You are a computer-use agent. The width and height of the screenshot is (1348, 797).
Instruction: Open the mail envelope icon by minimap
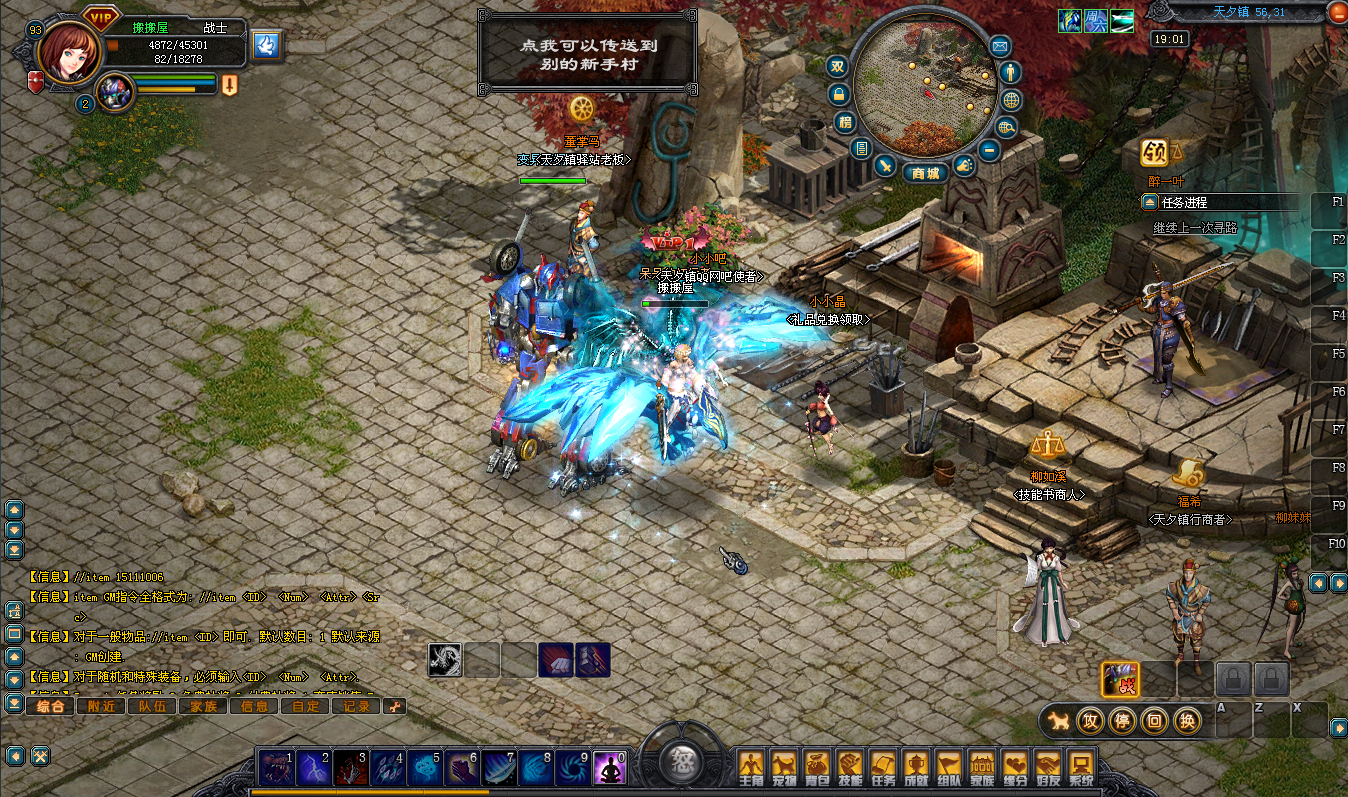click(x=1000, y=46)
